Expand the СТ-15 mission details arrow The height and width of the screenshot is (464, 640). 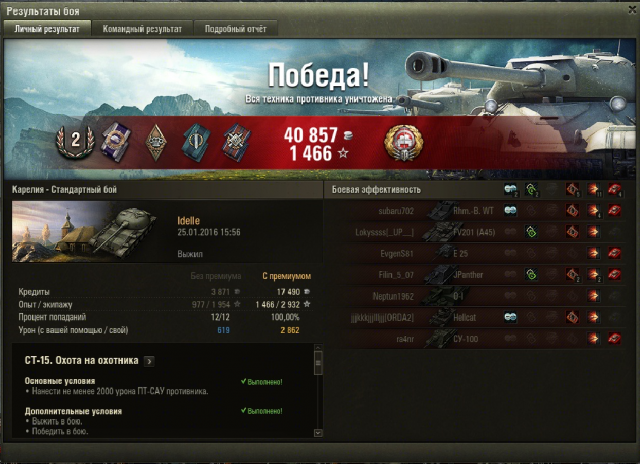(x=149, y=360)
